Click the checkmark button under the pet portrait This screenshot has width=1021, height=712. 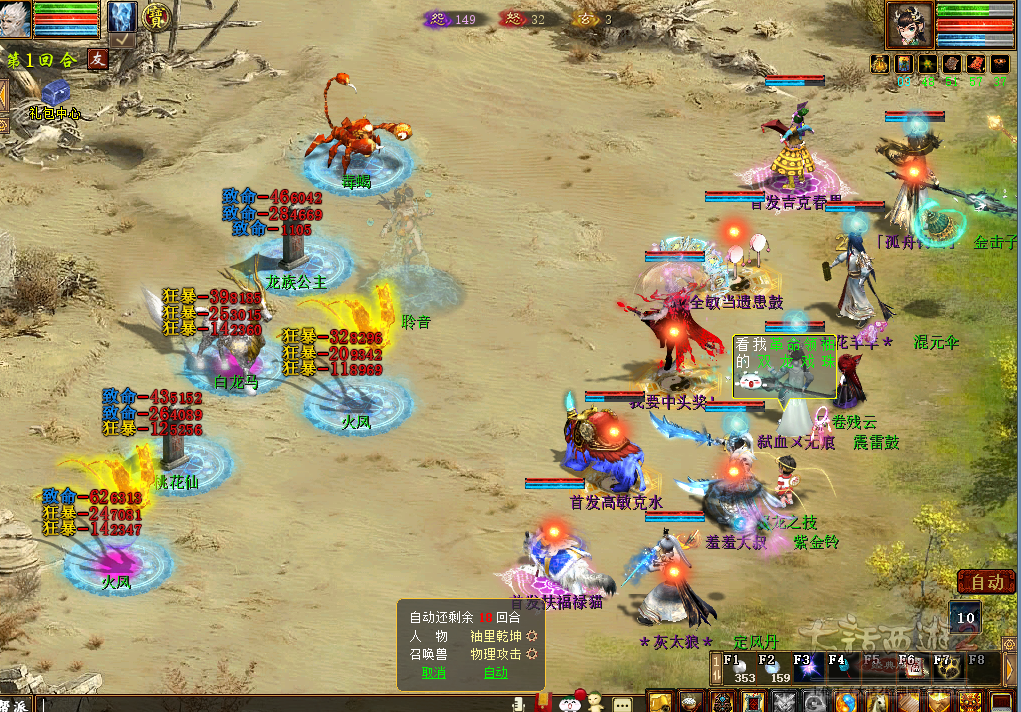pyautogui.click(x=122, y=40)
